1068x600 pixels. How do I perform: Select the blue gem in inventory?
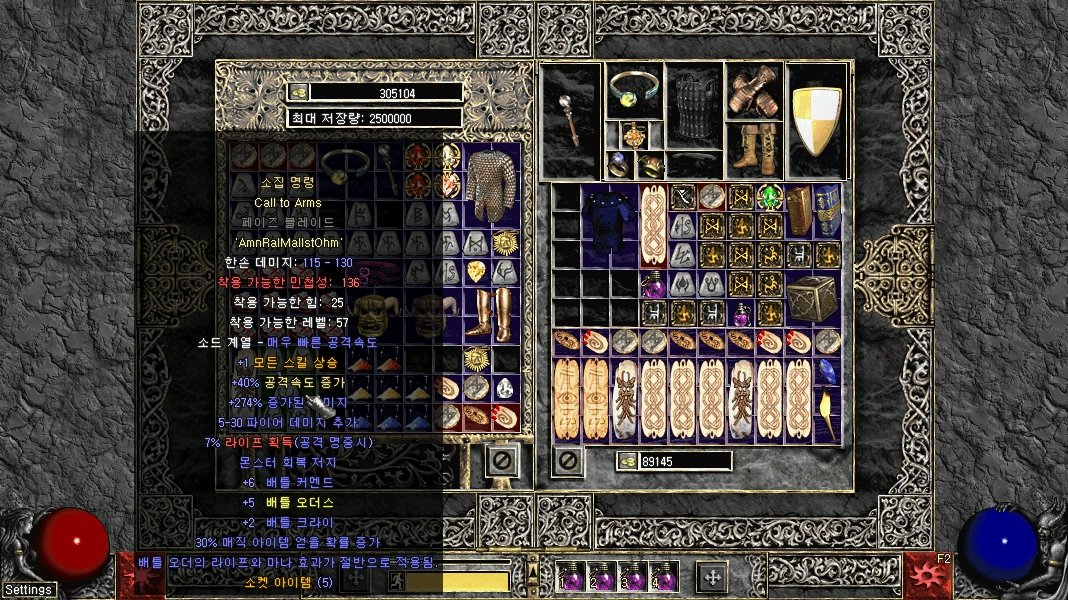pyautogui.click(x=826, y=370)
